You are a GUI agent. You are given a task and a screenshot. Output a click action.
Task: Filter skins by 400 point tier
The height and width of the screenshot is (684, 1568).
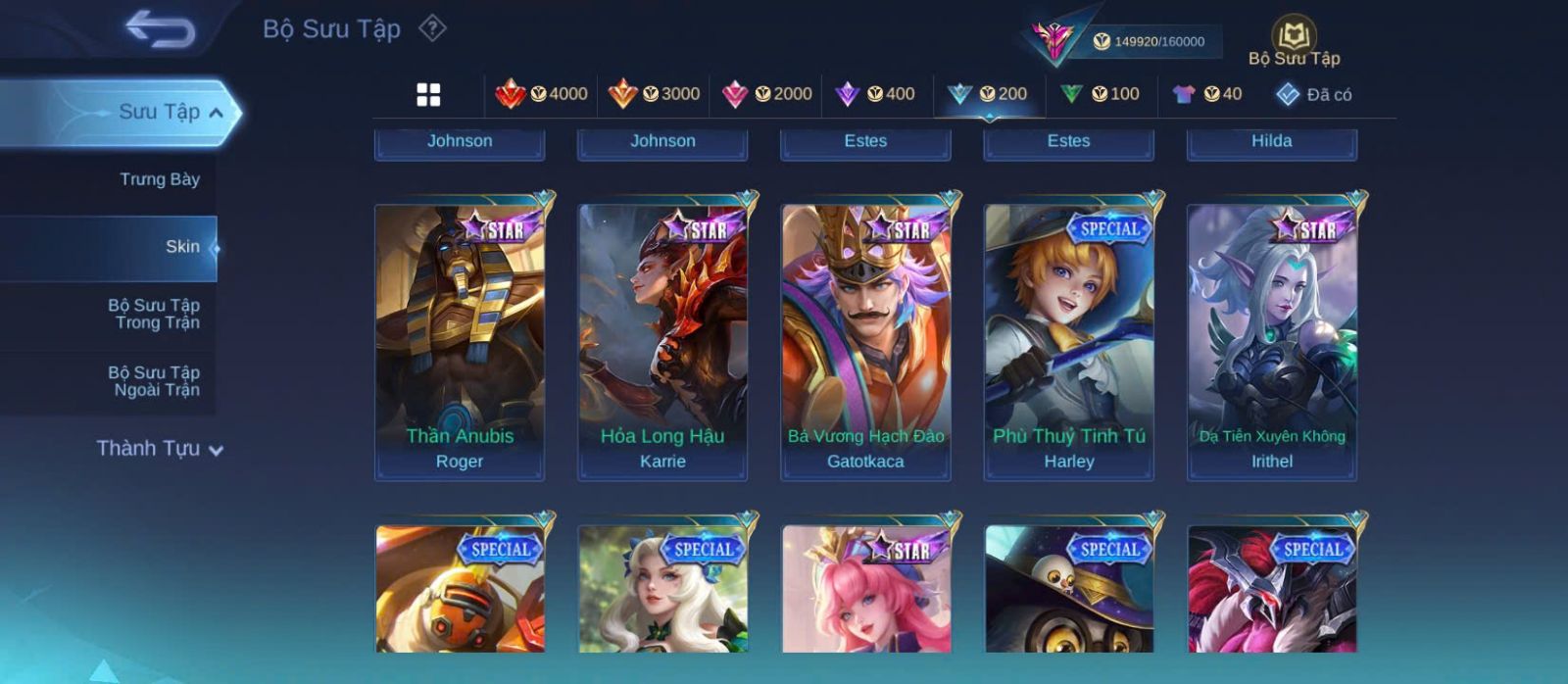click(875, 94)
